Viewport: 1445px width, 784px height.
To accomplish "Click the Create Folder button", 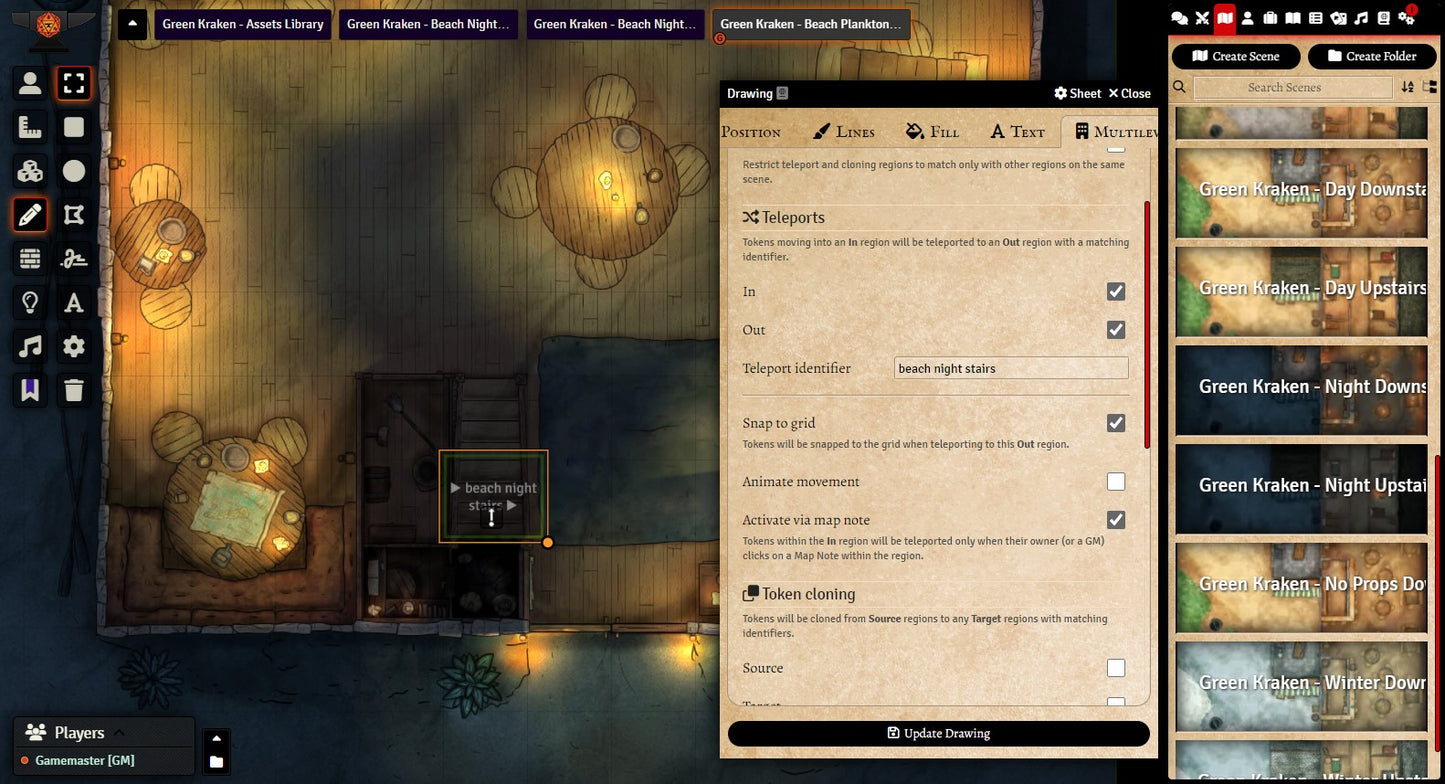I will [x=1371, y=56].
